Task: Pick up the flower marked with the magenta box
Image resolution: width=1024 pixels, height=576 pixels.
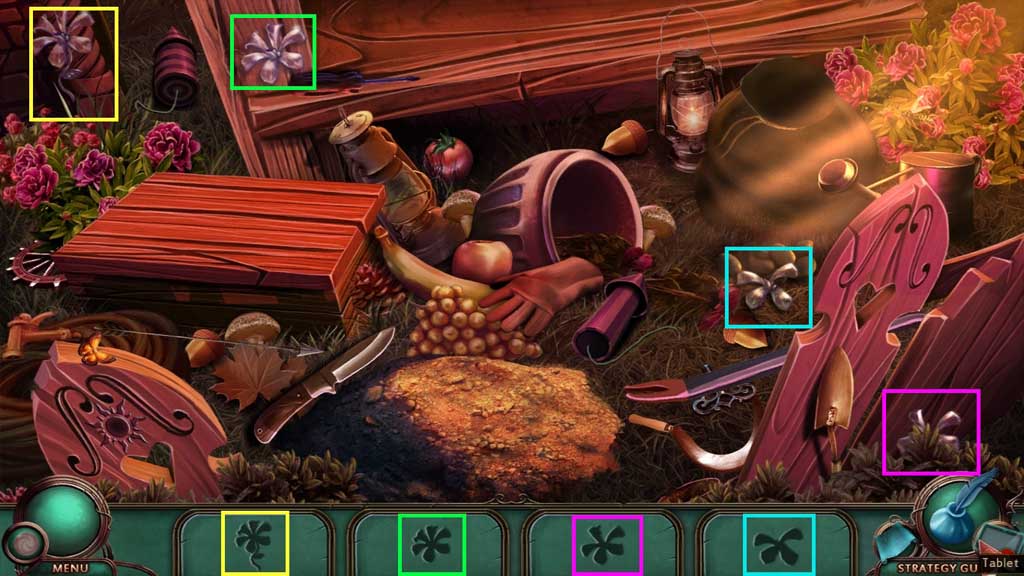Action: (x=930, y=430)
